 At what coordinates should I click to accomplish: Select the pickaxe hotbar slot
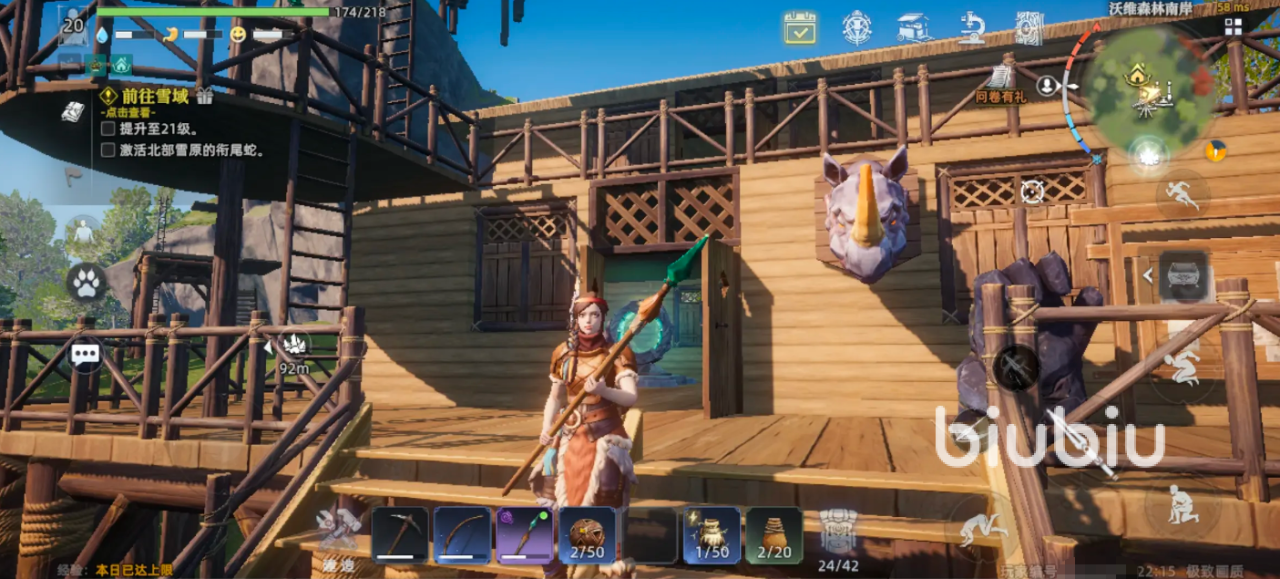tap(400, 535)
